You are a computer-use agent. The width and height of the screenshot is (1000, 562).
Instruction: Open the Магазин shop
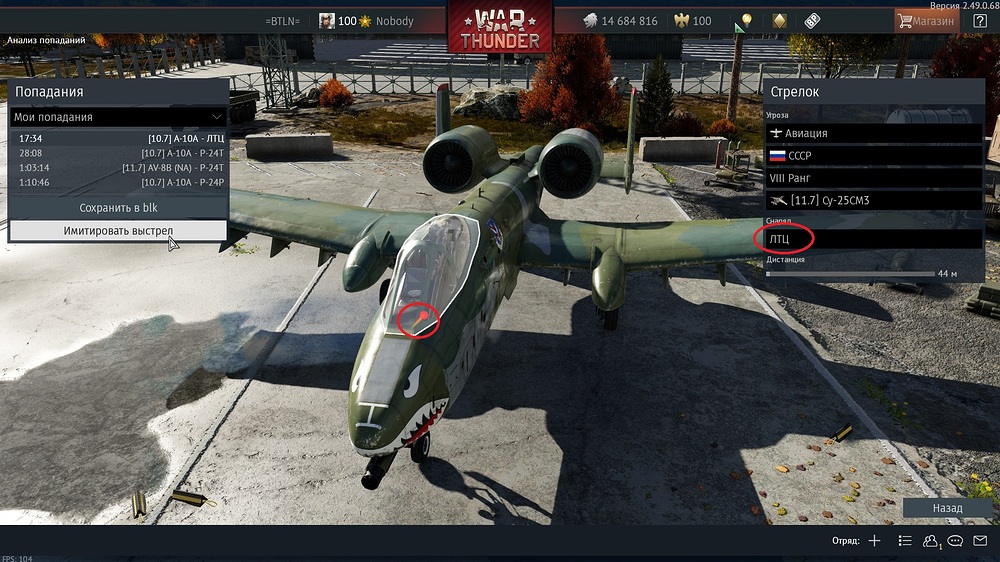926,21
